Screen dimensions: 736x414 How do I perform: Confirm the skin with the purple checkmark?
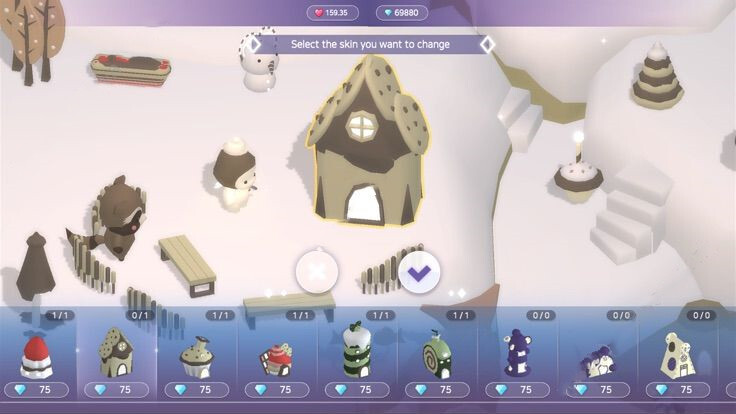pyautogui.click(x=419, y=270)
